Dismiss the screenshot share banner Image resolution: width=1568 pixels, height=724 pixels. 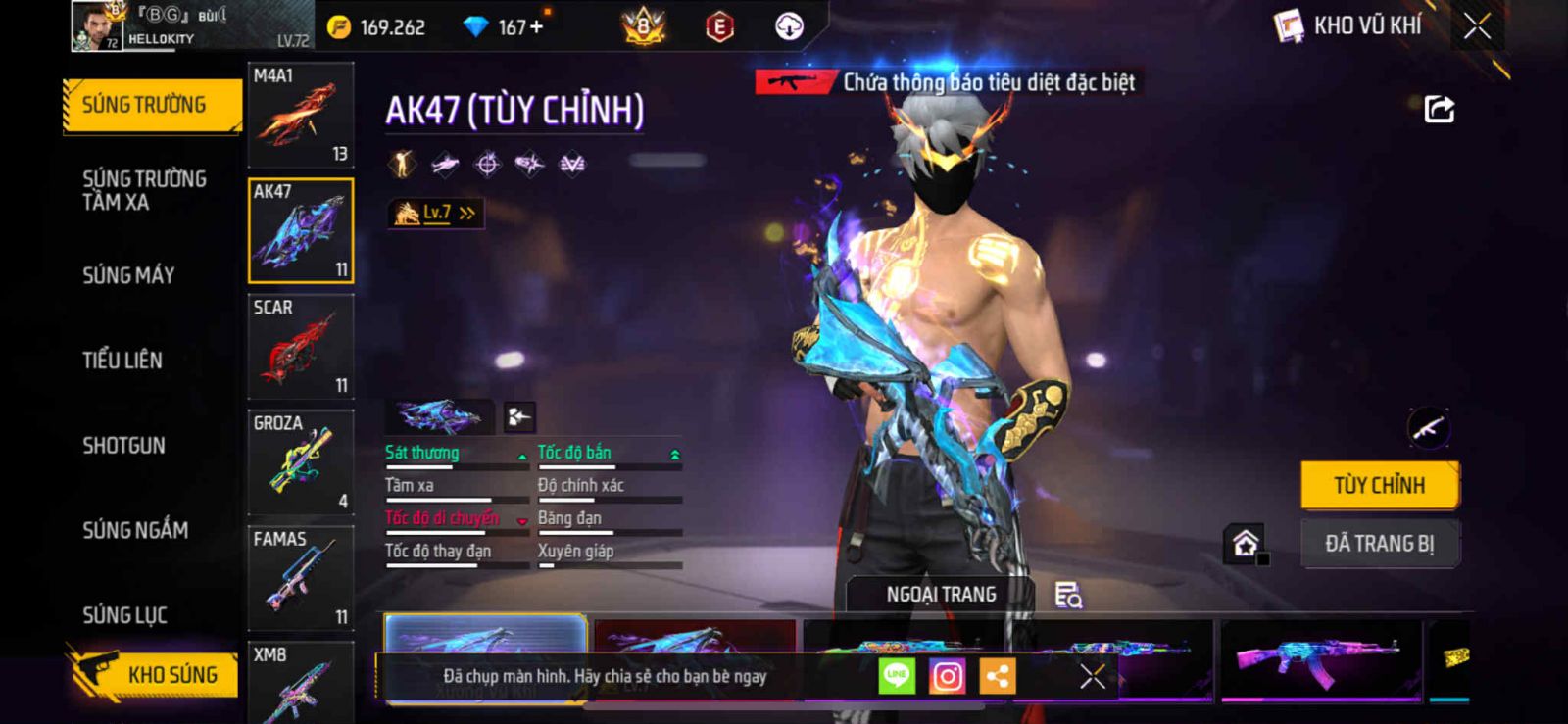[1092, 676]
